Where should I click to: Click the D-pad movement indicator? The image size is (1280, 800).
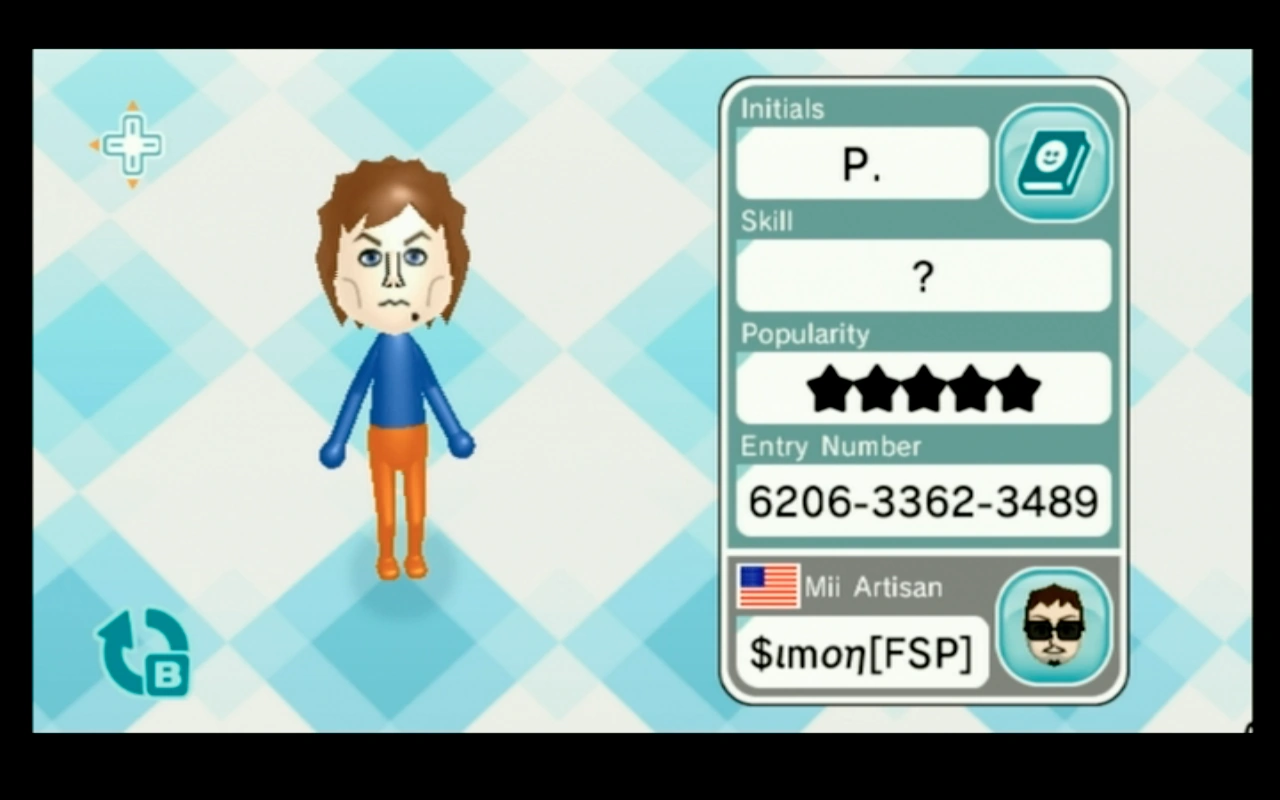(x=130, y=145)
